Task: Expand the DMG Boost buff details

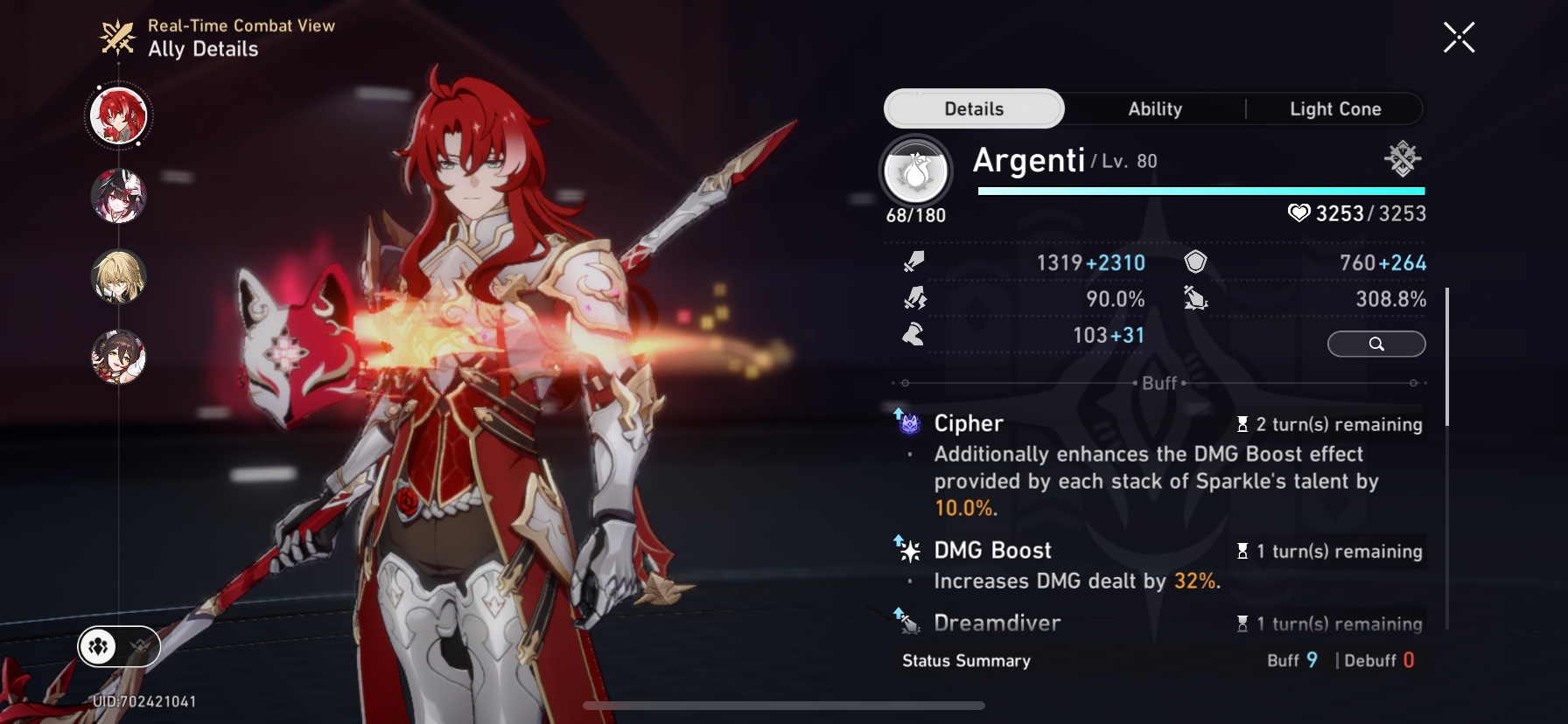Action: point(992,550)
